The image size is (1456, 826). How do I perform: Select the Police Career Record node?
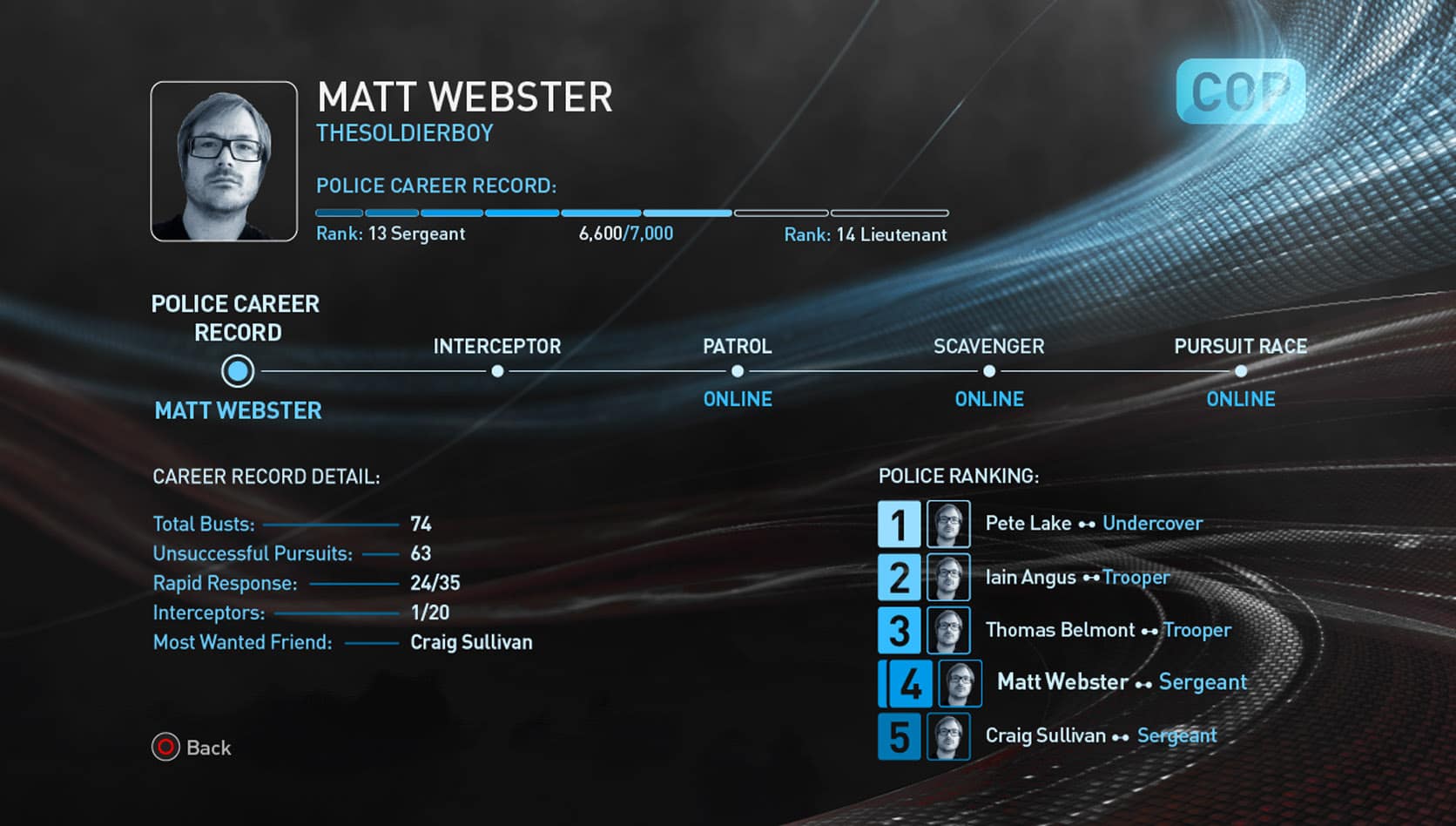[238, 371]
